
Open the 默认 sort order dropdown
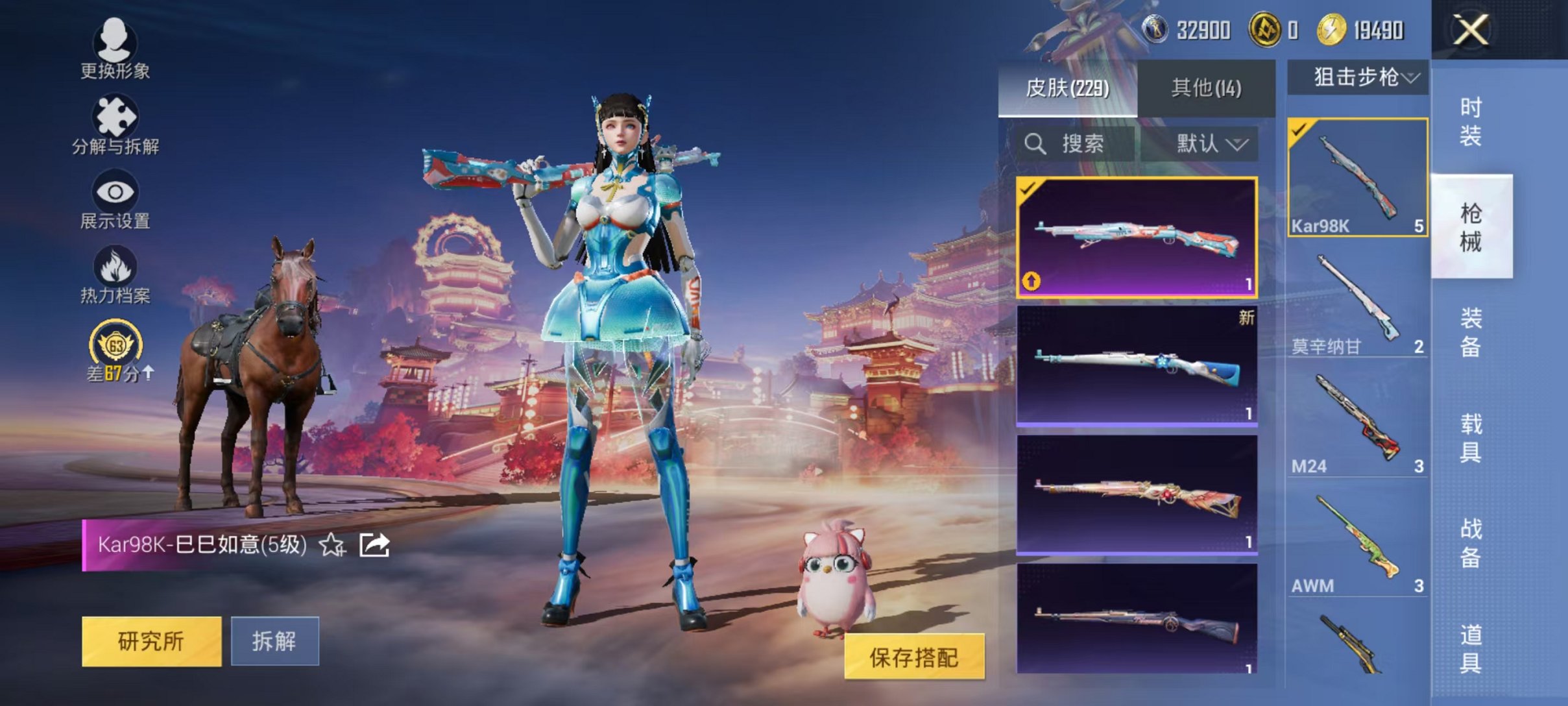(x=1212, y=143)
